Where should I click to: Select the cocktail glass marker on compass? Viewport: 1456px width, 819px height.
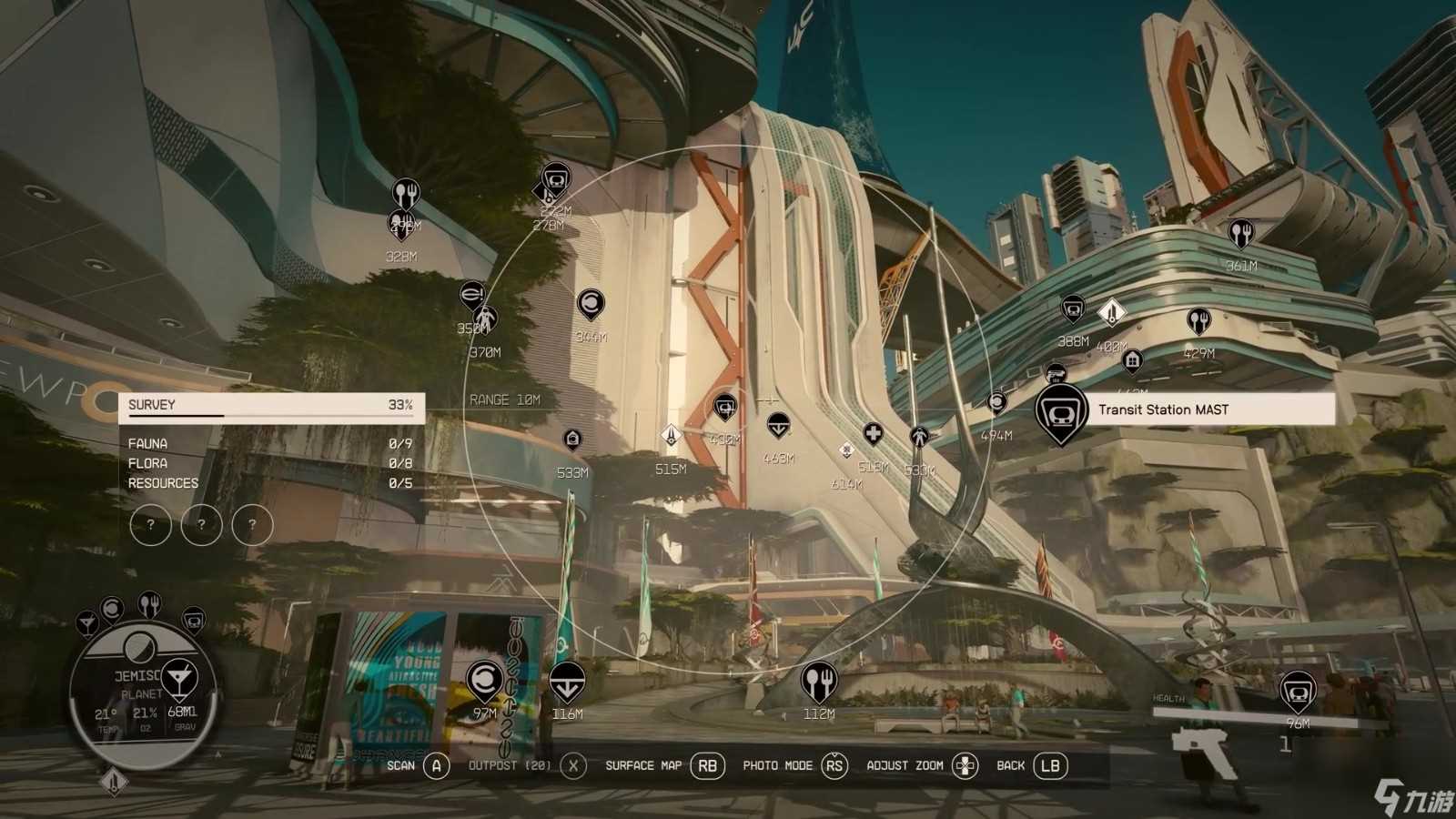pyautogui.click(x=179, y=678)
